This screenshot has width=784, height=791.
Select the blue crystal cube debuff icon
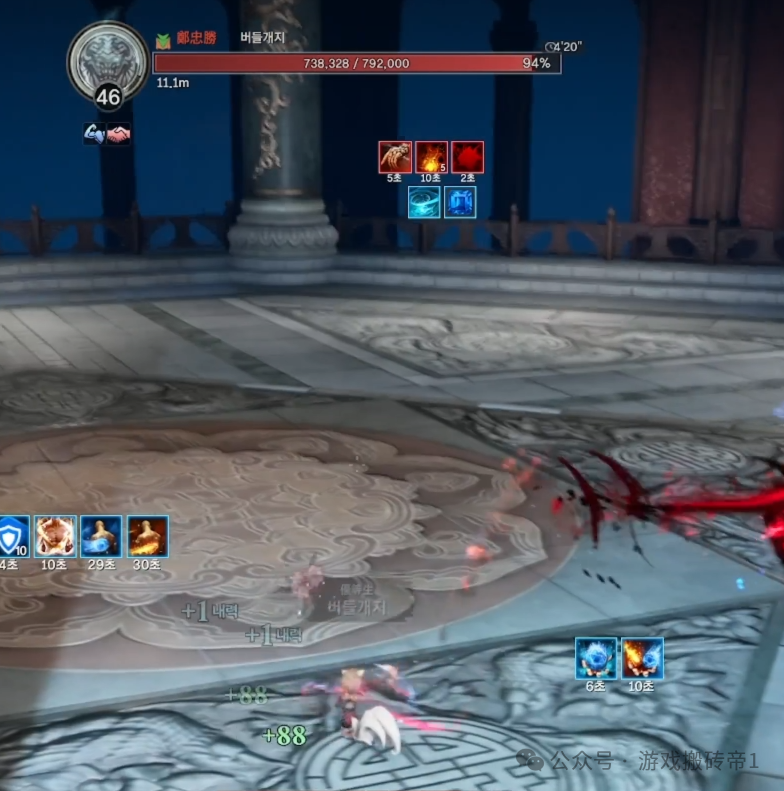[x=460, y=202]
